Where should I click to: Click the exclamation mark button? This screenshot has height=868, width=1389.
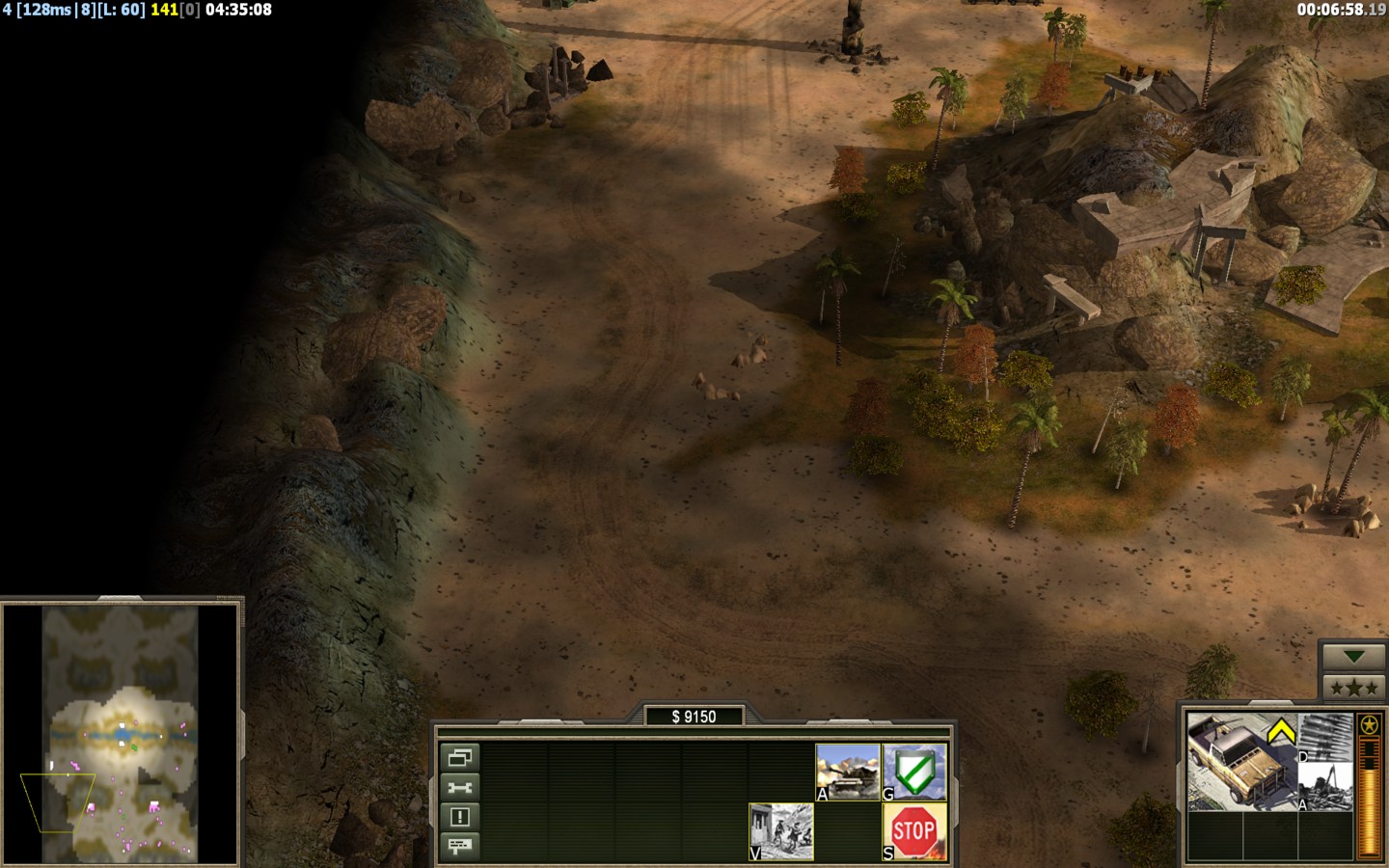(460, 817)
